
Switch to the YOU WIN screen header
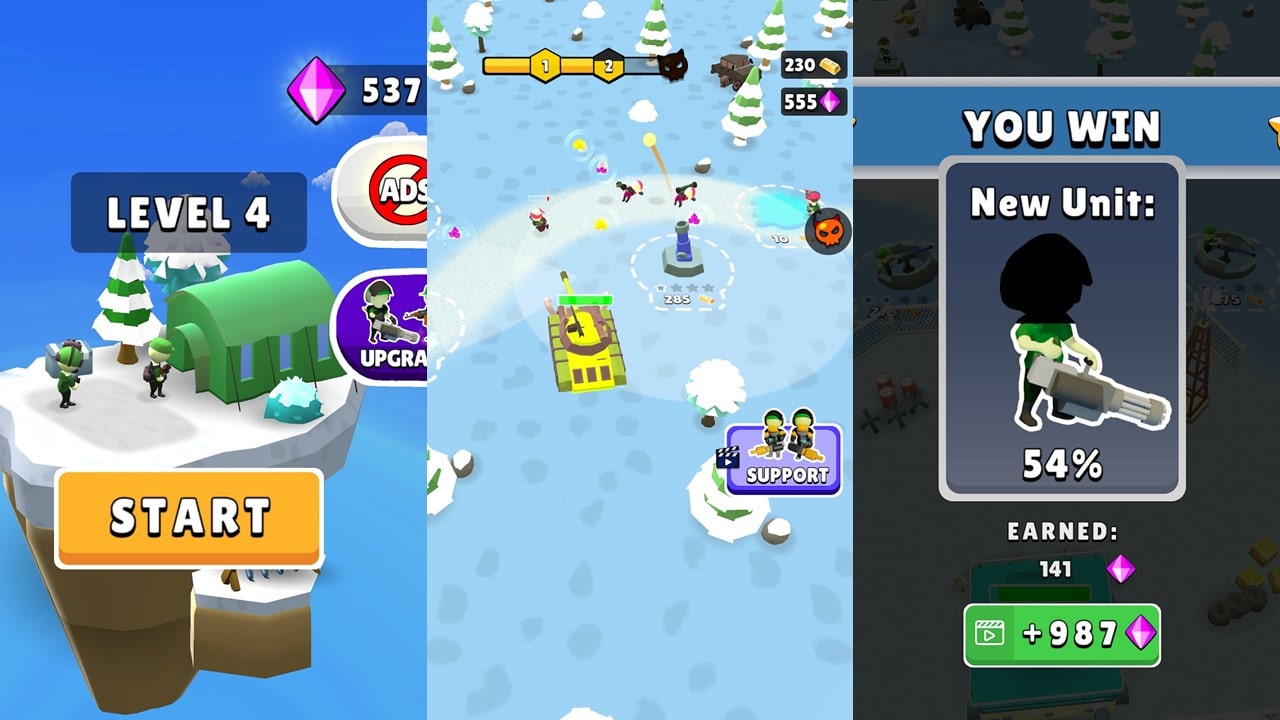point(1062,124)
